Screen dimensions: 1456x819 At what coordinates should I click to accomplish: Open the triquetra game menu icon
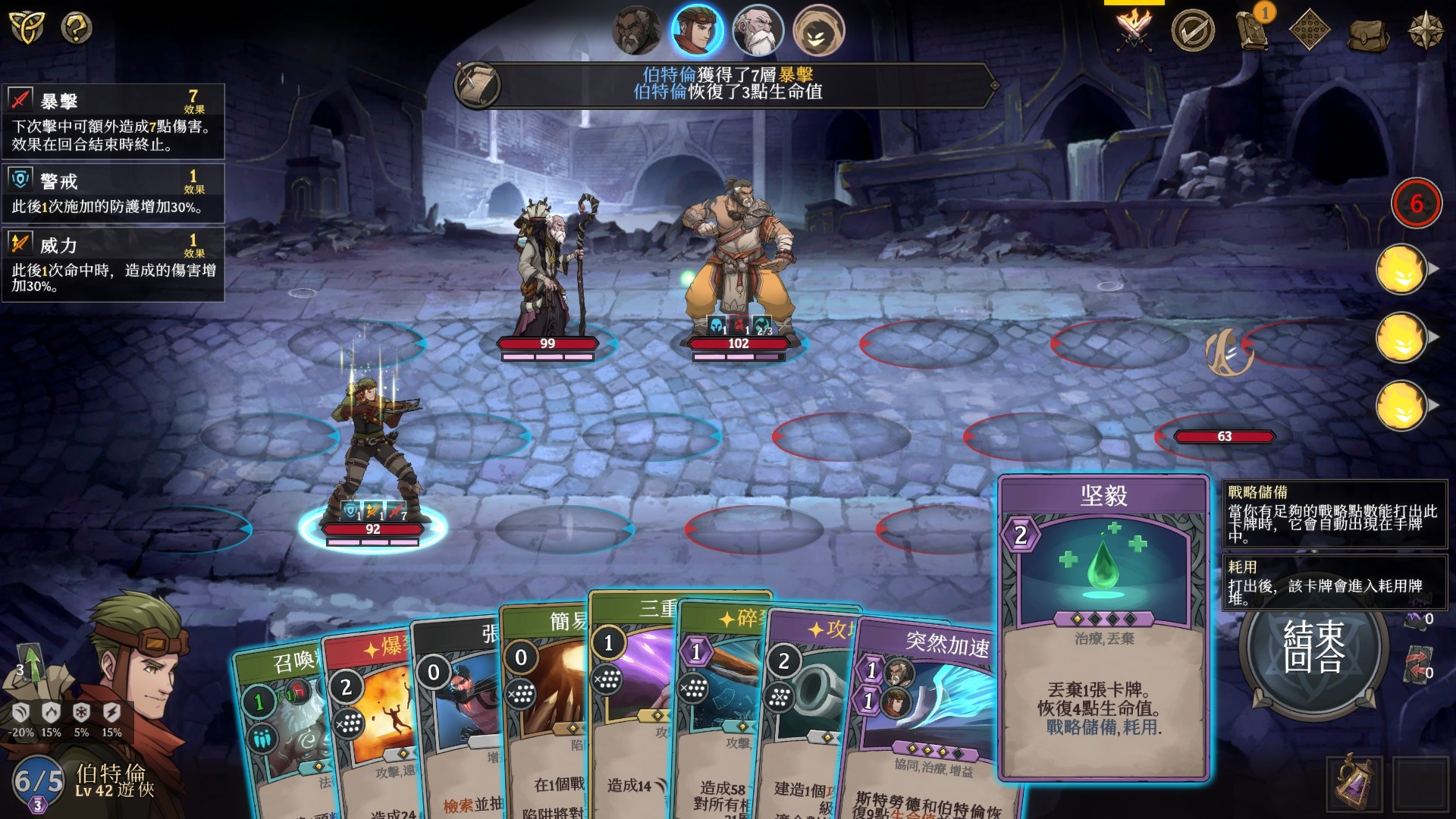click(x=27, y=27)
